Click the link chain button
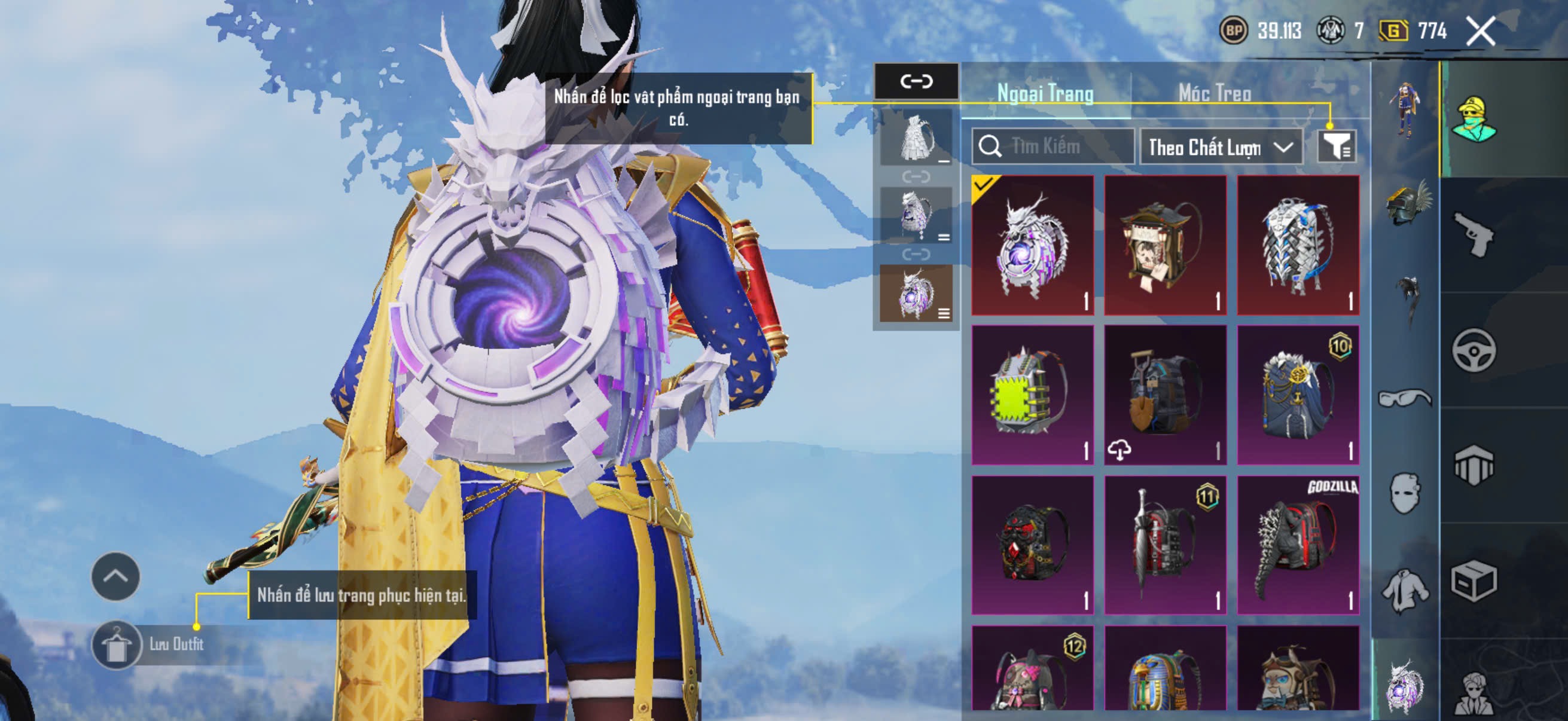Screen dimensions: 1568x721 pos(916,81)
